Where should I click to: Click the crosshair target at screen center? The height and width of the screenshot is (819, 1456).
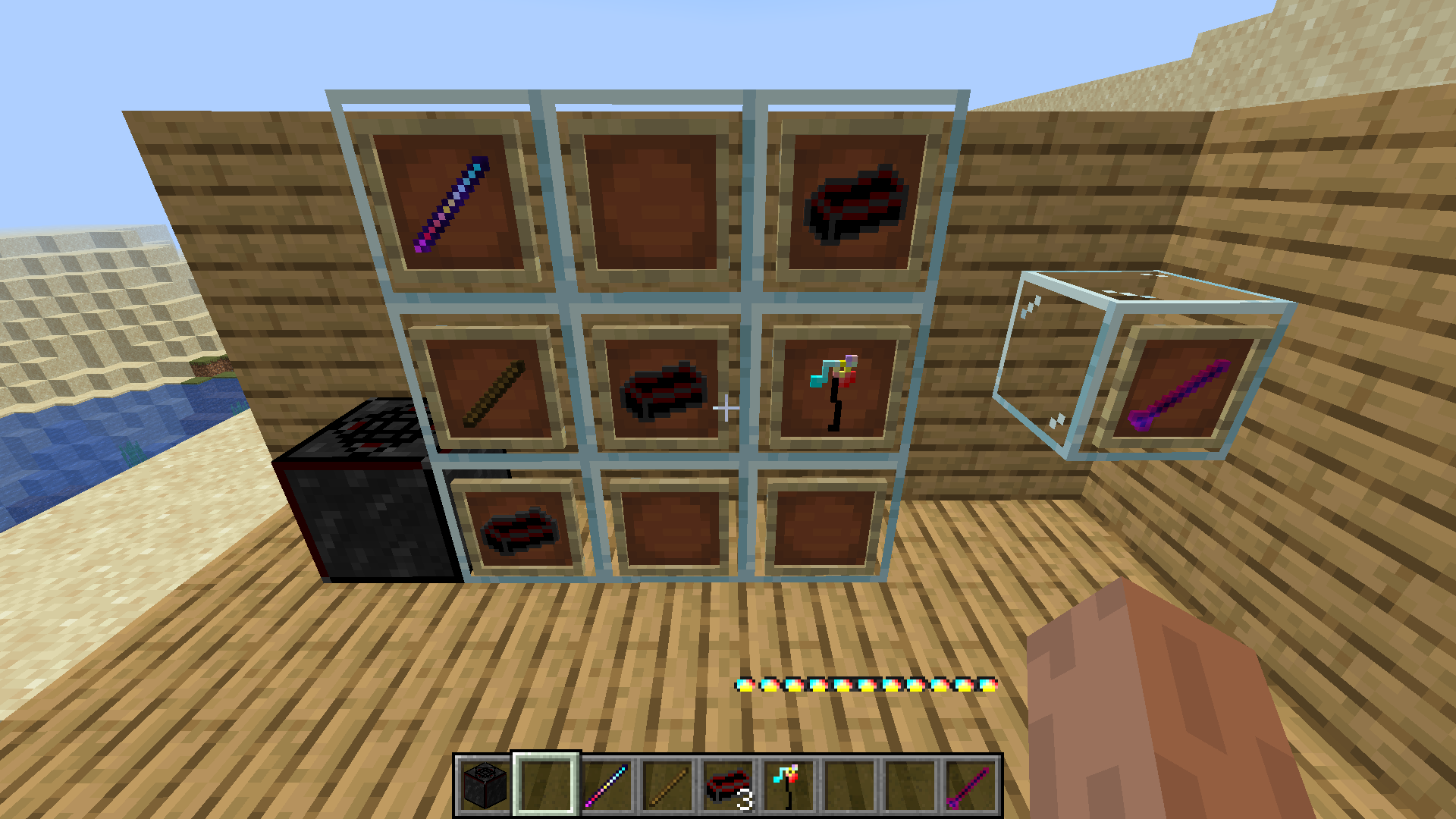point(728,409)
